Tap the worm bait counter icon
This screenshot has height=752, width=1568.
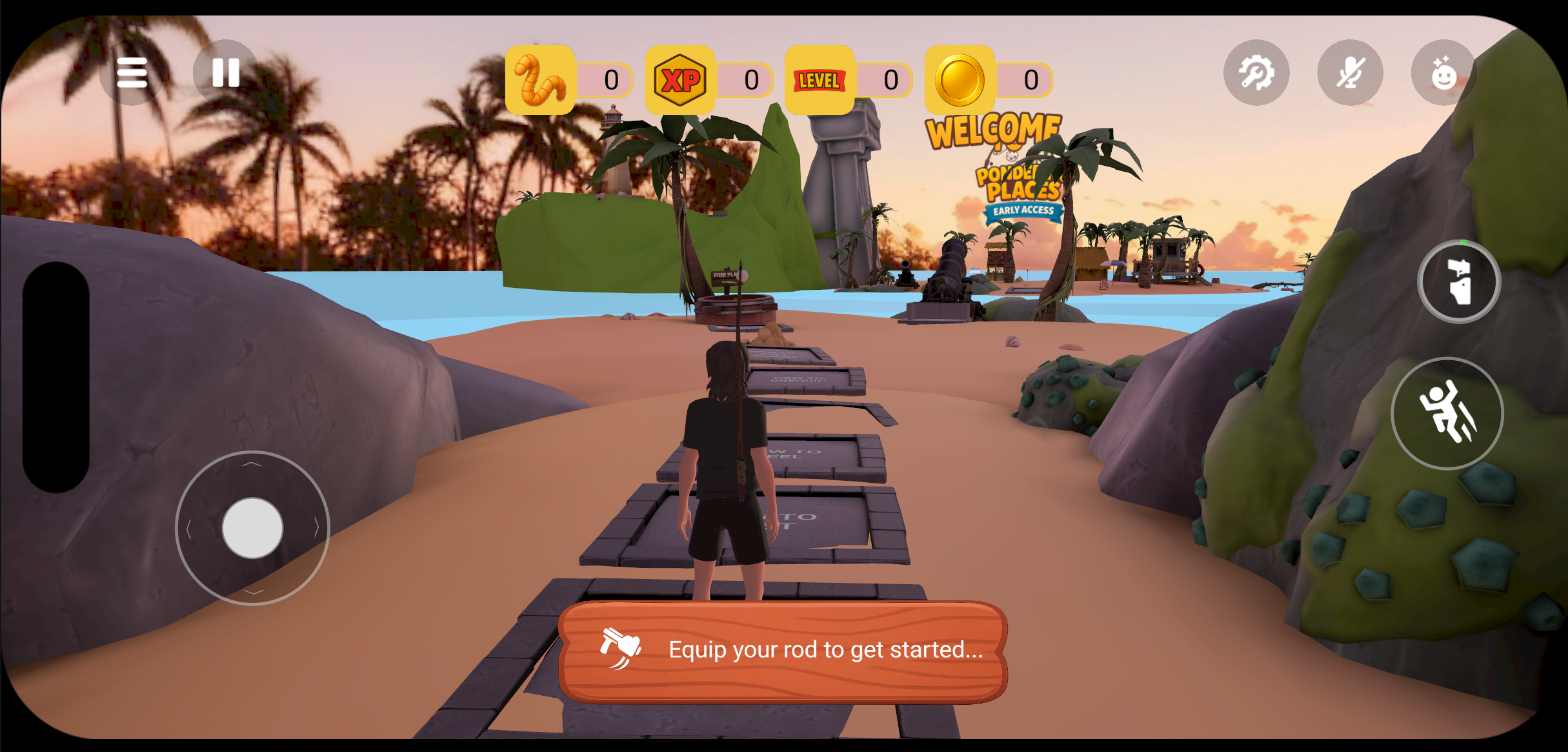click(x=540, y=80)
